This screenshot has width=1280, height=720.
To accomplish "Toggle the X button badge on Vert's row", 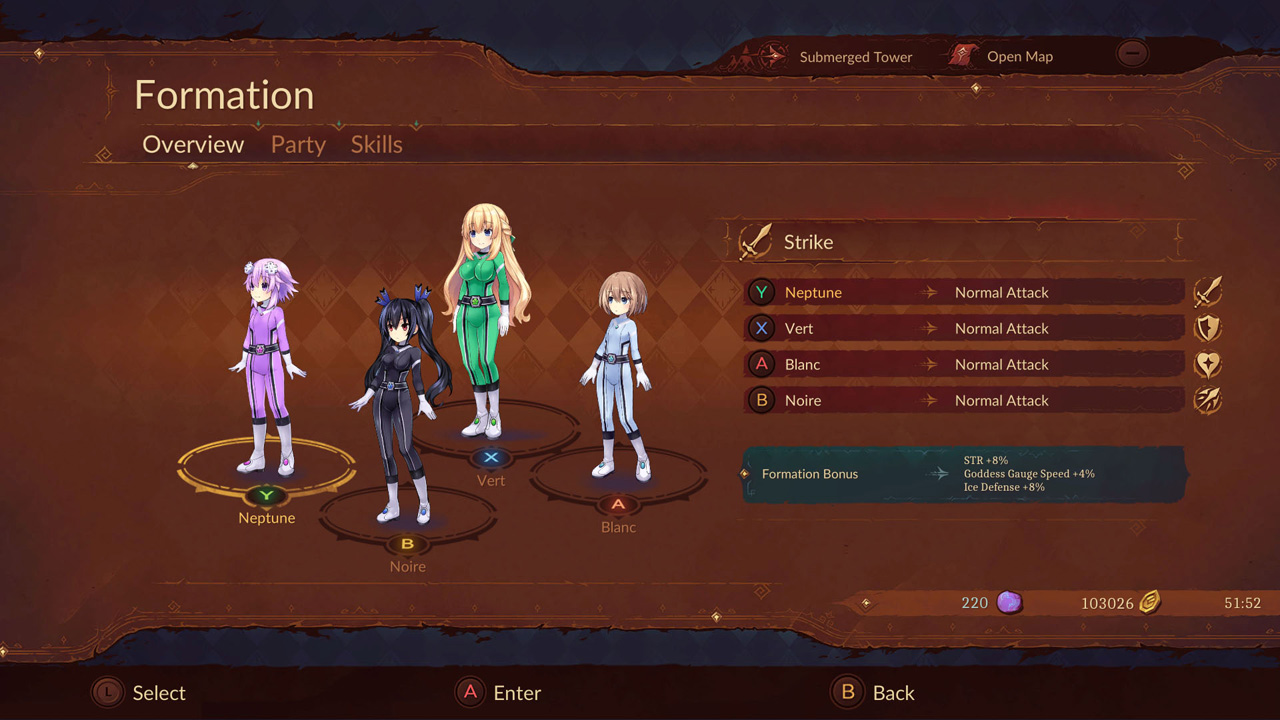I will click(x=761, y=328).
